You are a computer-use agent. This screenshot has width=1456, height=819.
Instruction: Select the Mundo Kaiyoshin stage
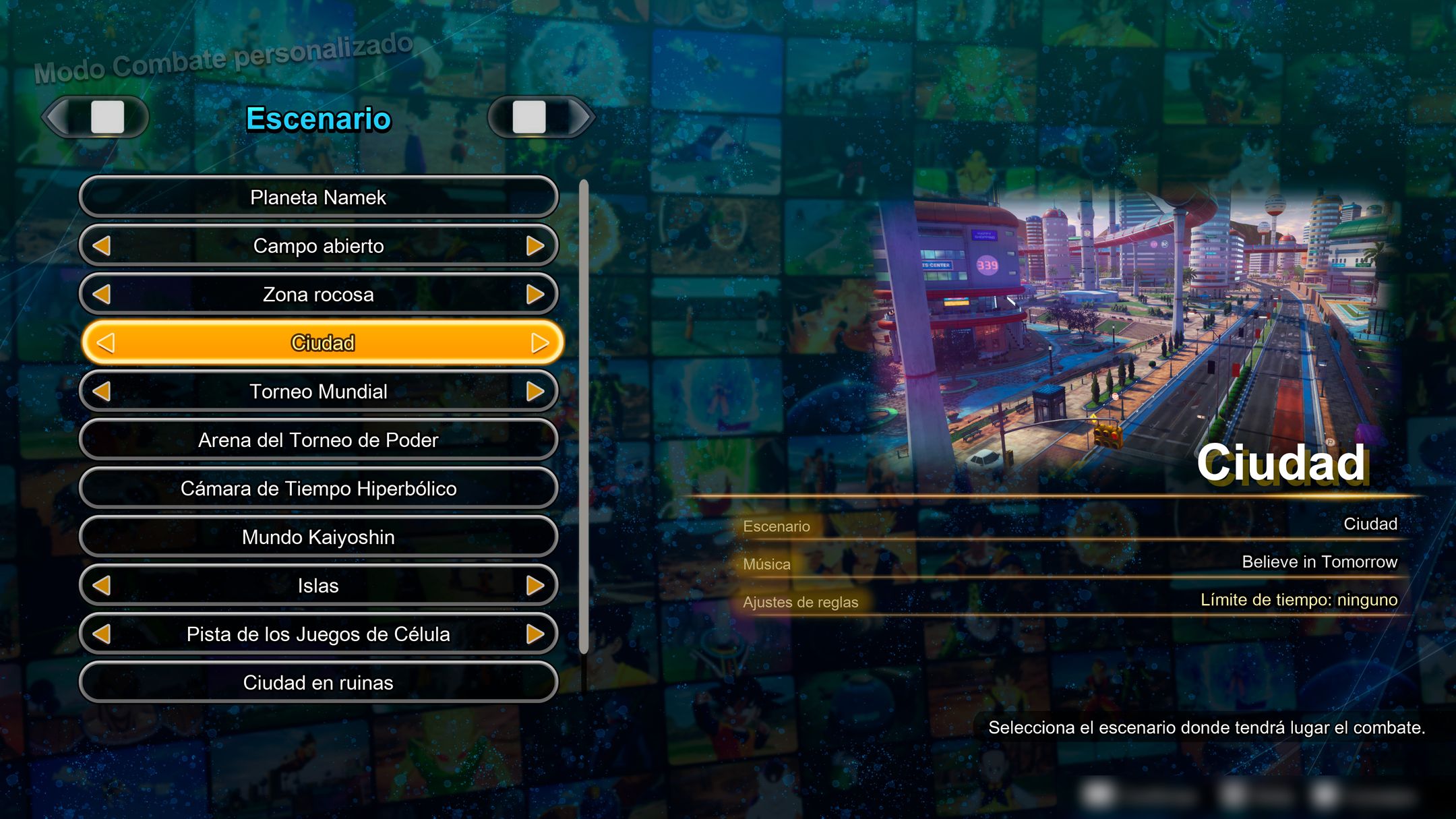tap(317, 537)
